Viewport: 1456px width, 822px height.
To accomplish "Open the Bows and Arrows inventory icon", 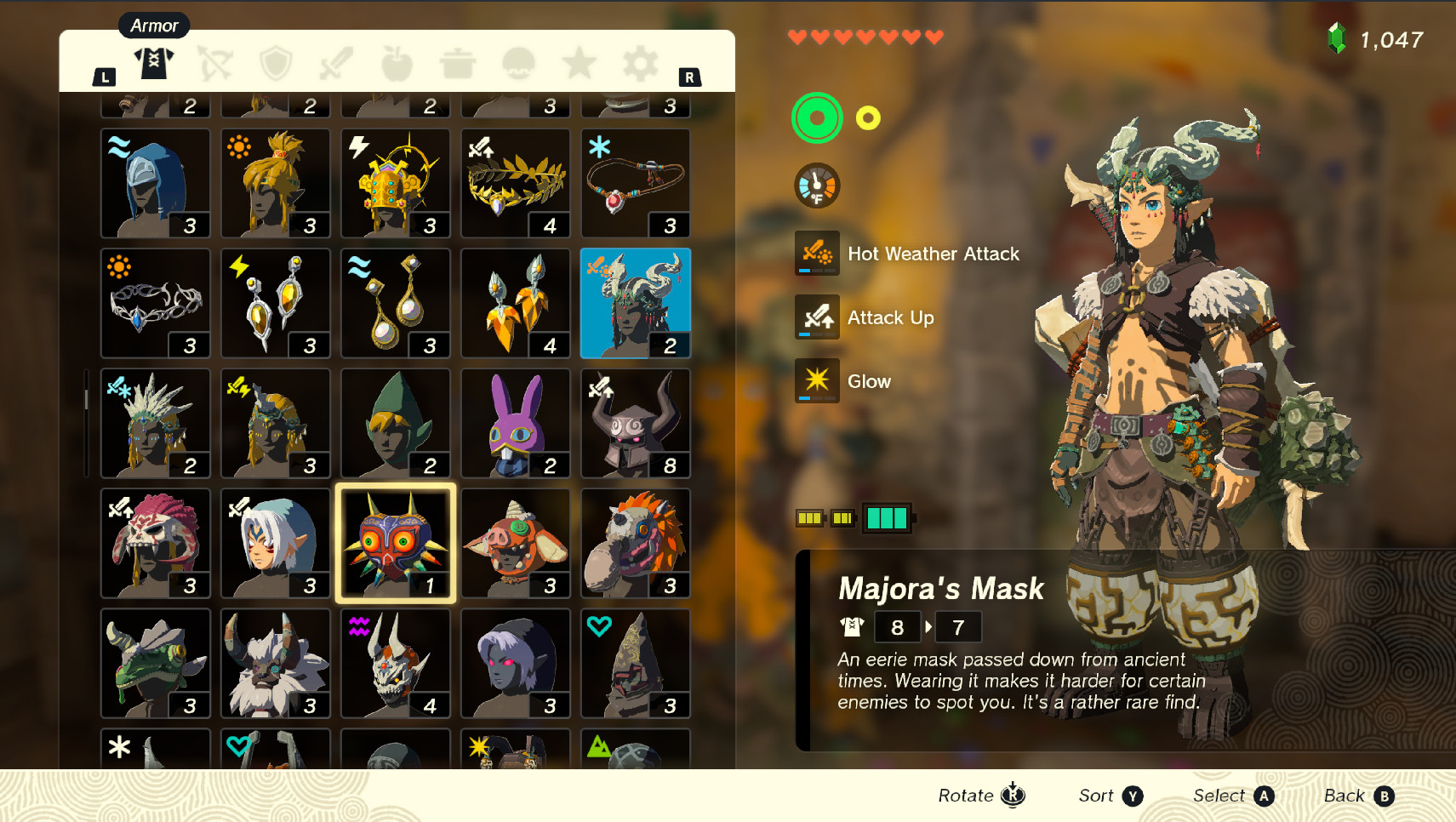I will 215,61.
